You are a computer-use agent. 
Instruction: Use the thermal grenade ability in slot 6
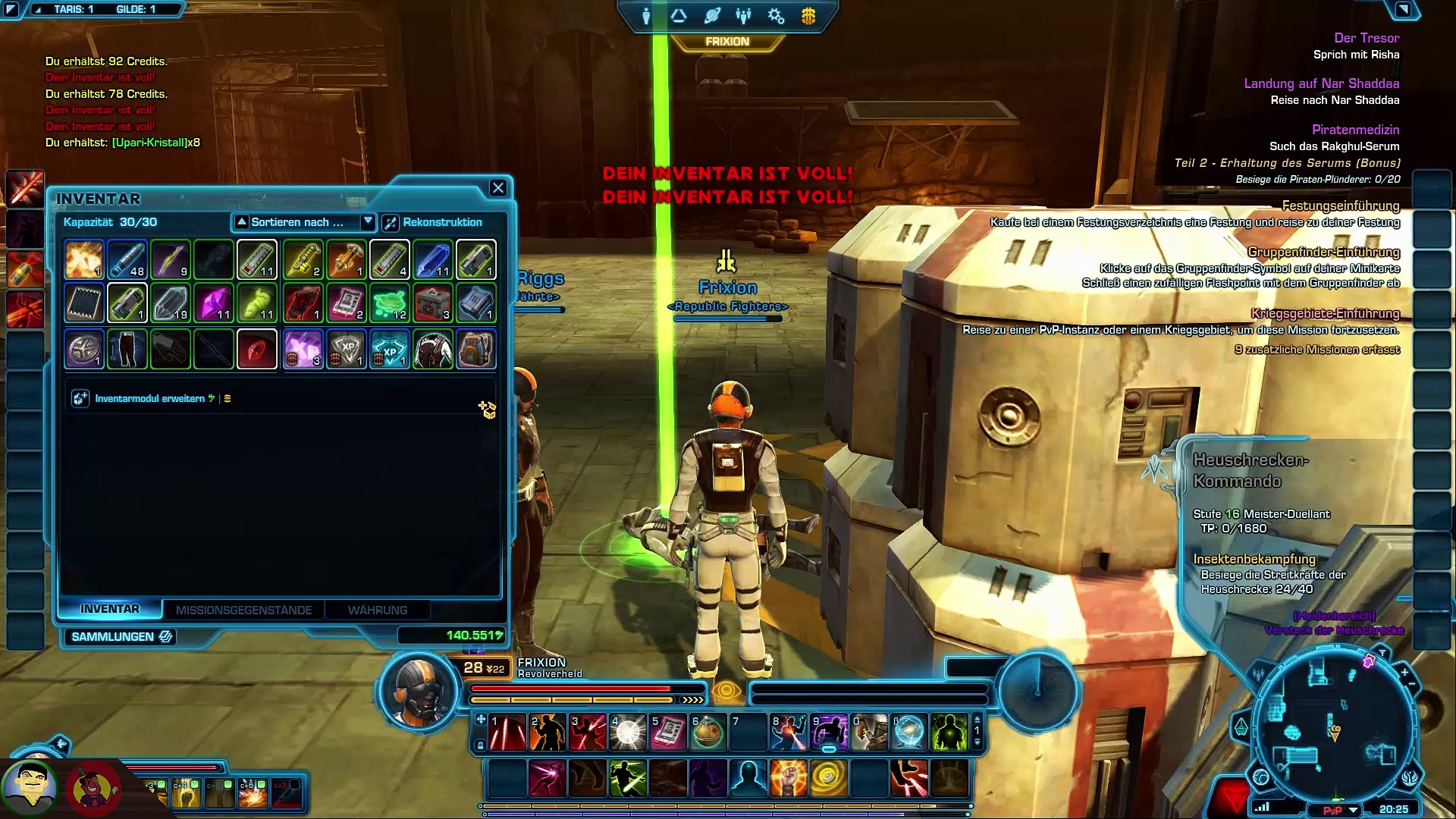click(x=708, y=733)
